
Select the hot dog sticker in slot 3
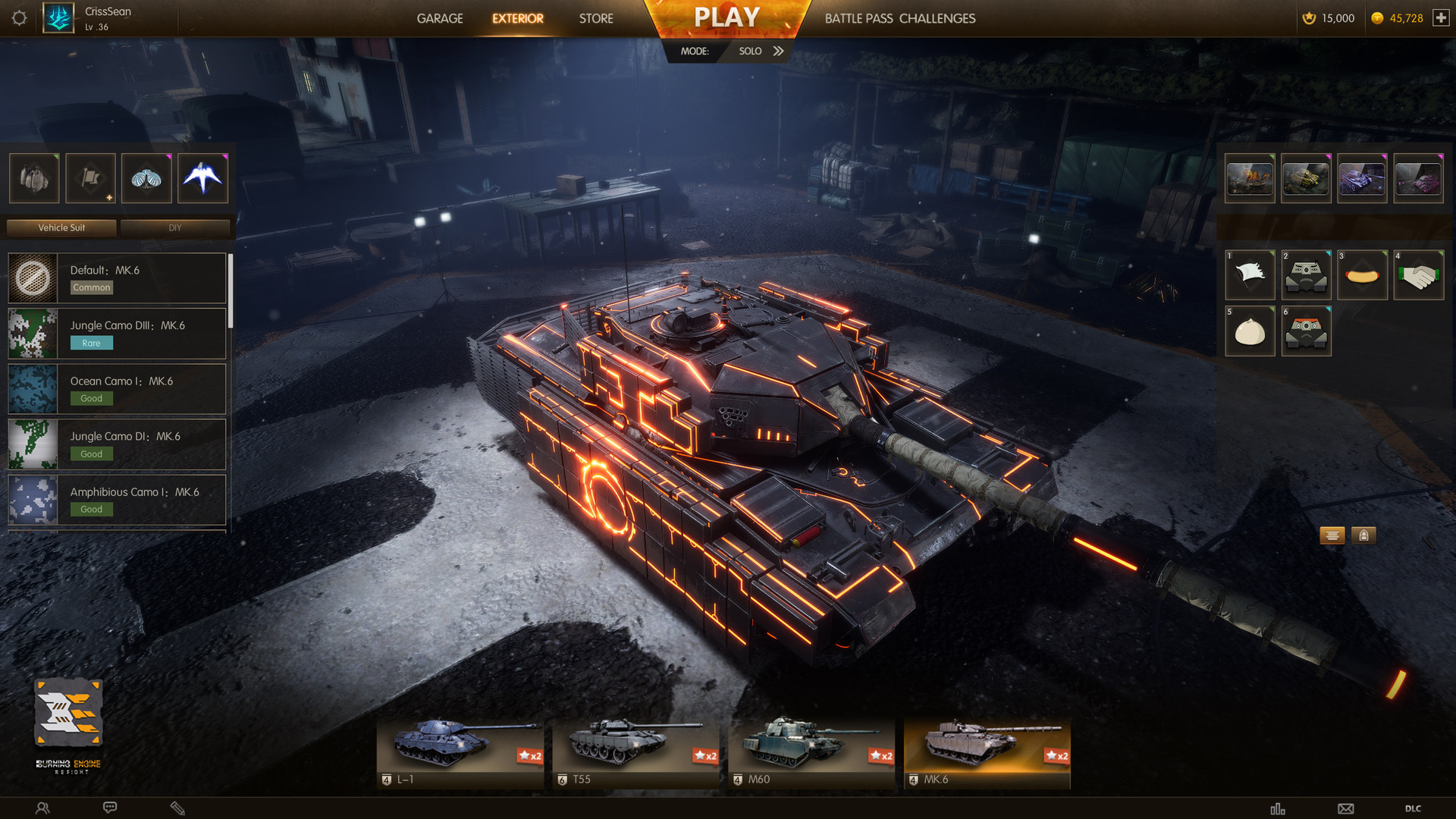(1362, 274)
